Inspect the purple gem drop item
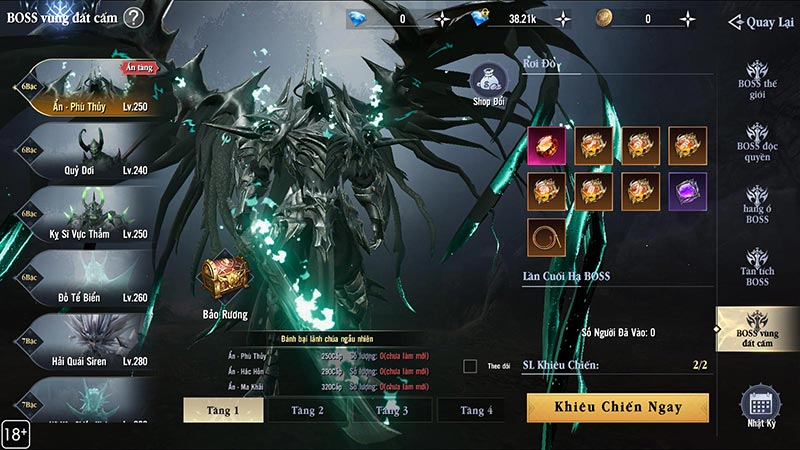This screenshot has height=450, width=800. pyautogui.click(x=688, y=191)
